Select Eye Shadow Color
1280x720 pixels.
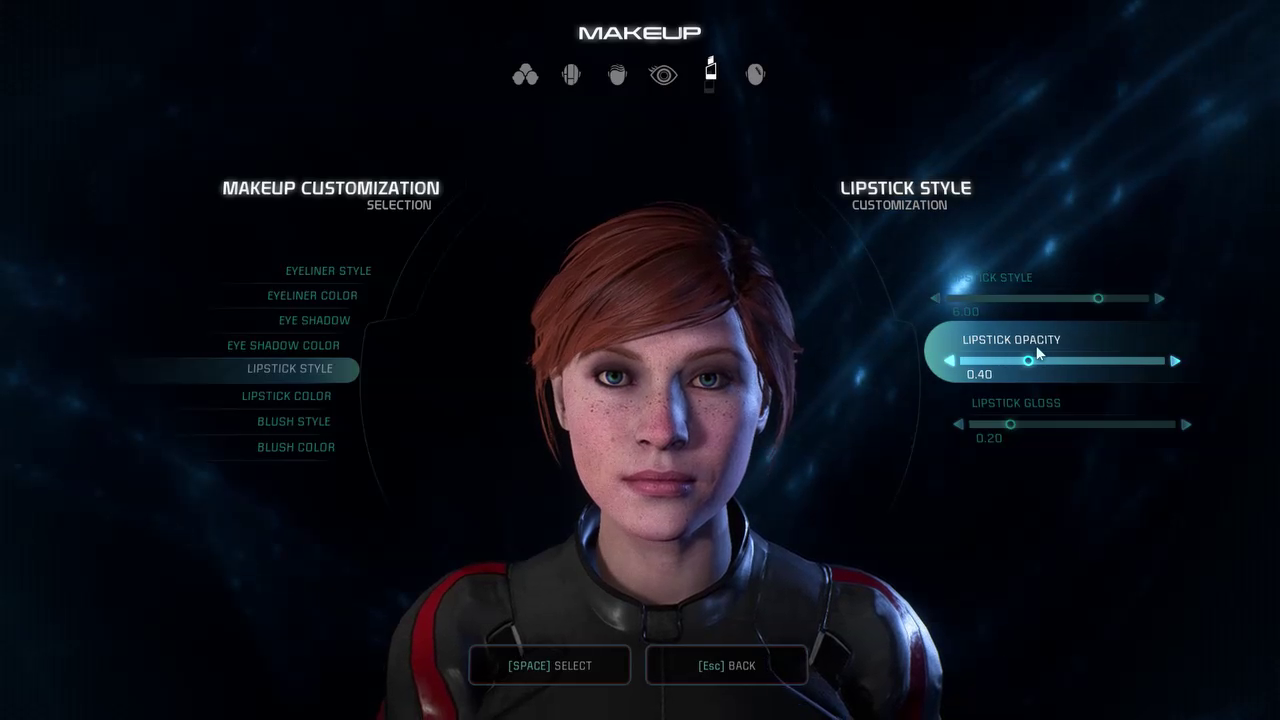pyautogui.click(x=283, y=346)
